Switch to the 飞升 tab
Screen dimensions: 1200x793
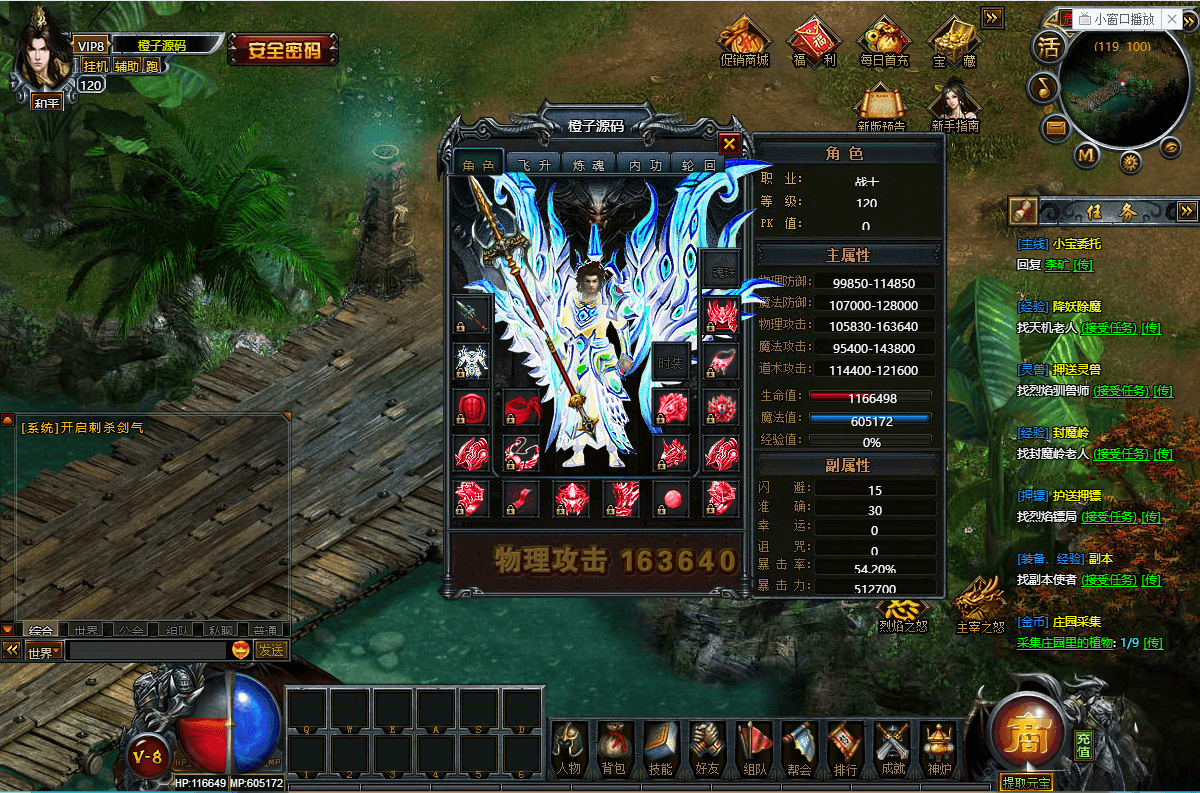(532, 165)
